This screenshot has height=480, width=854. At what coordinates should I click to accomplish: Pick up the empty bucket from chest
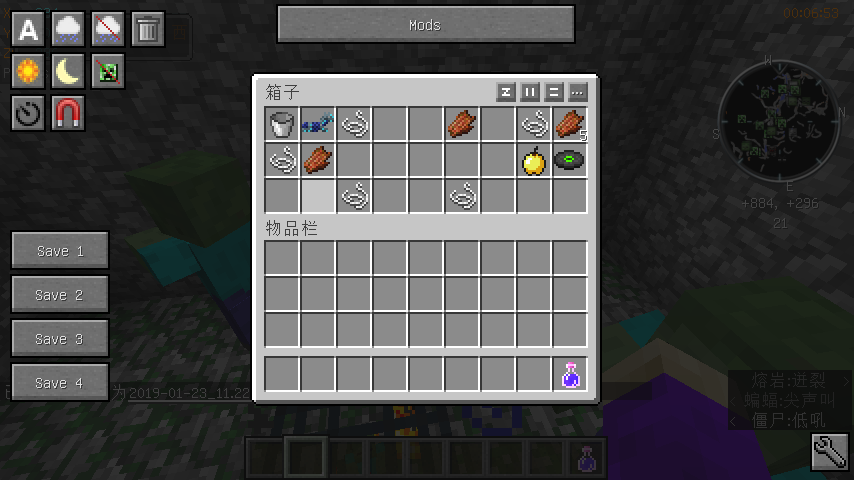click(282, 125)
